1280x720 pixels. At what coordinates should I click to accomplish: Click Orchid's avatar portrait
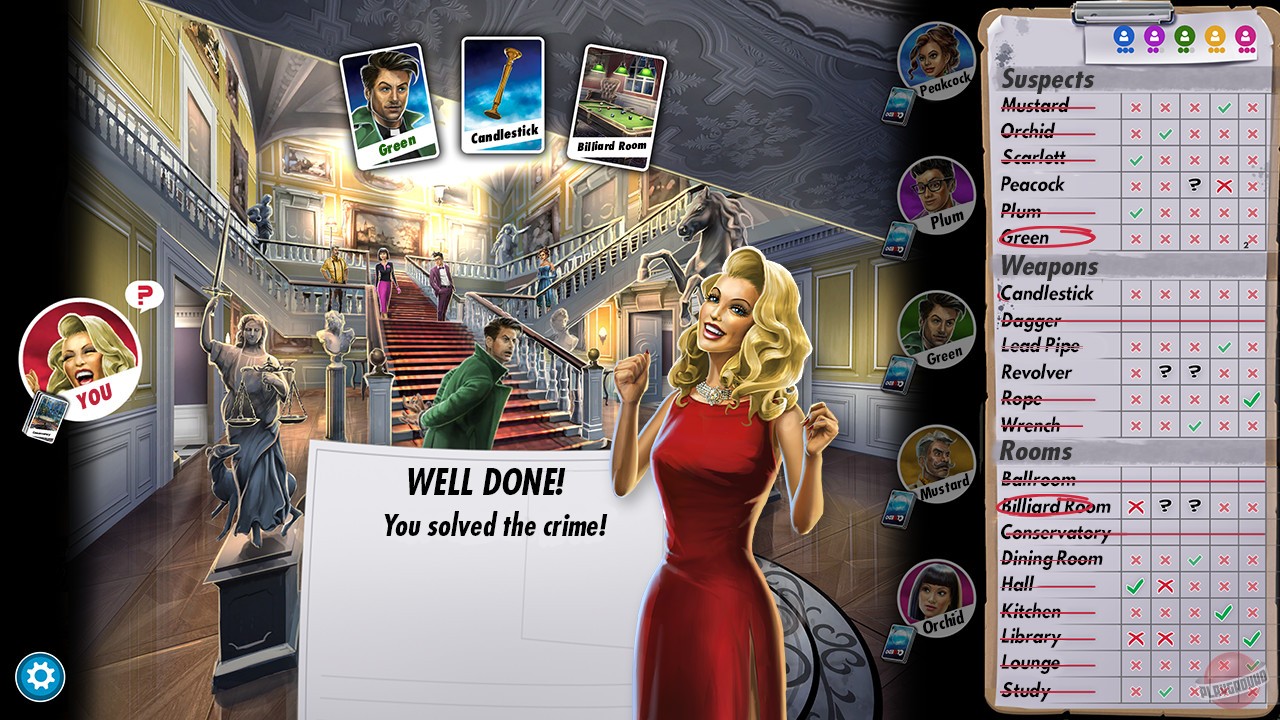tap(932, 597)
